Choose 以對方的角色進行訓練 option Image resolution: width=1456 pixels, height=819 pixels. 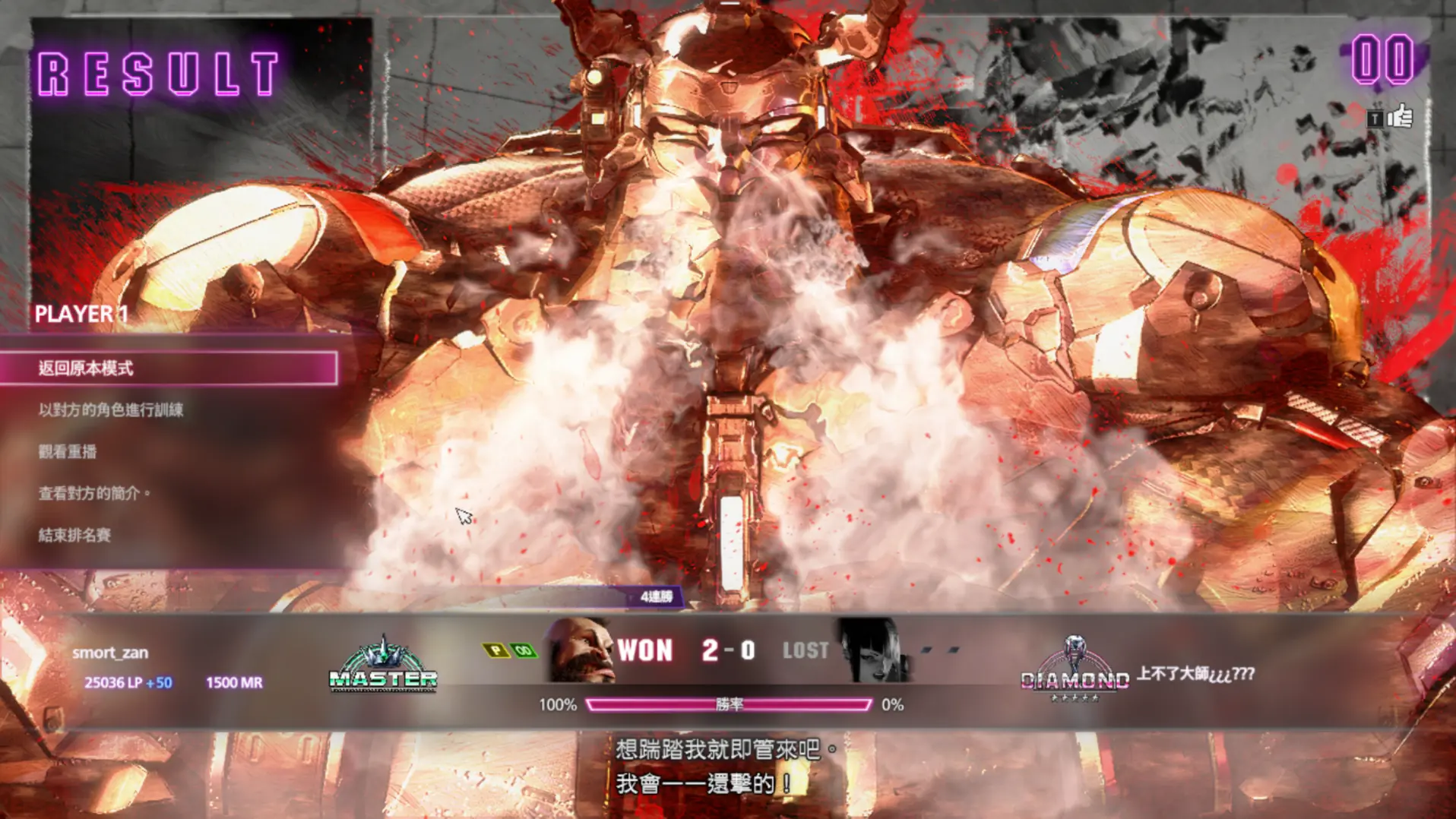(x=111, y=410)
